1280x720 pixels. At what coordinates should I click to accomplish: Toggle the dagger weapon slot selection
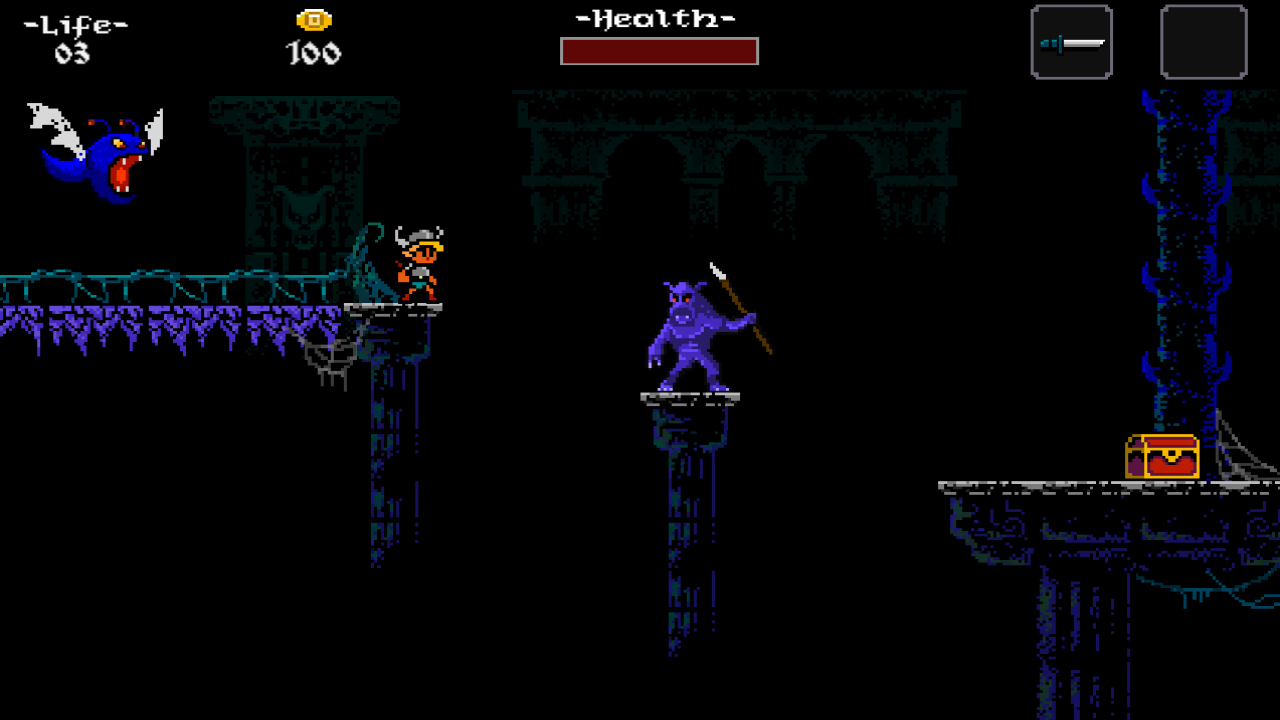[x=1070, y=41]
